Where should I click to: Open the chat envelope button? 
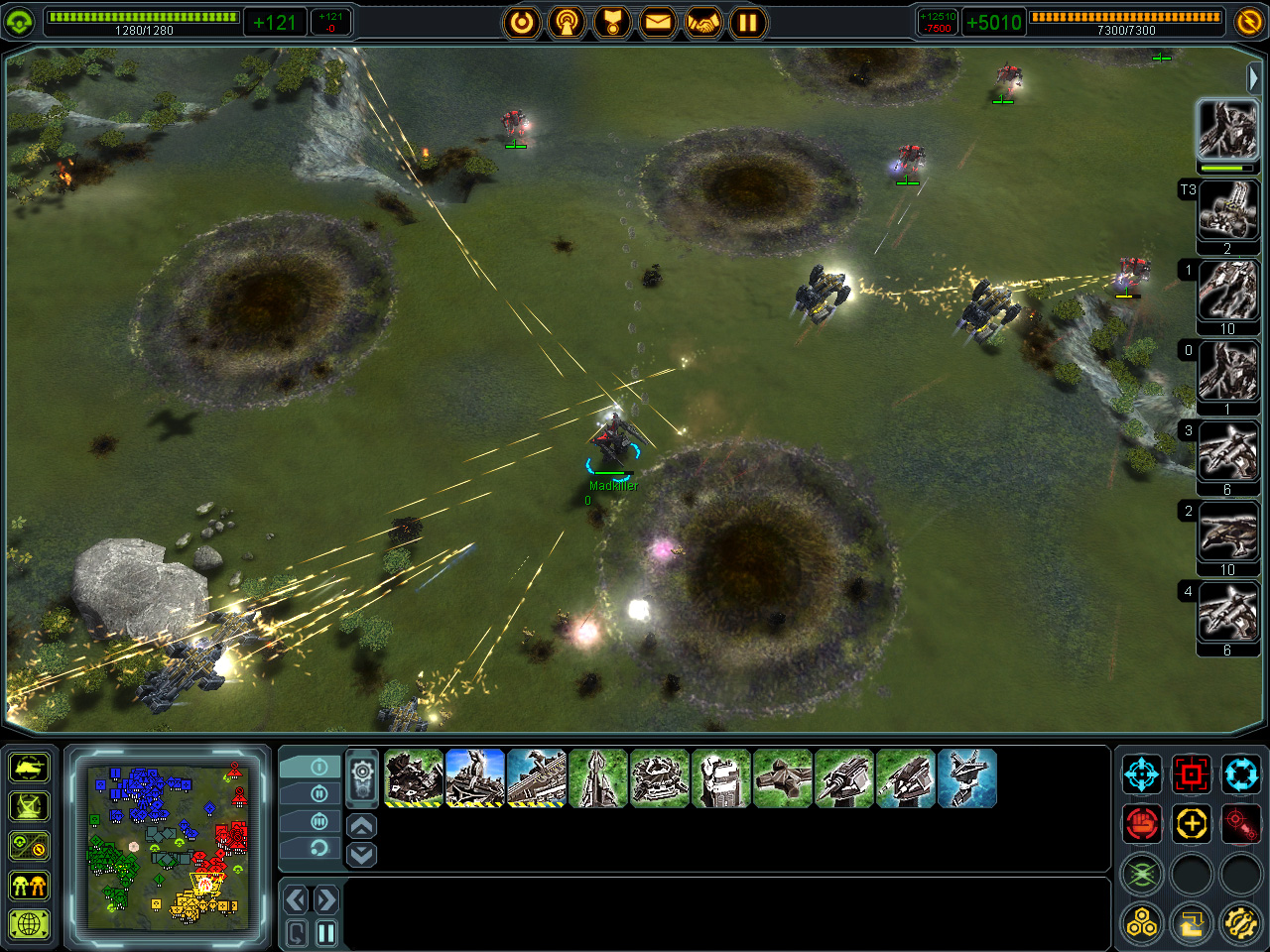point(658,22)
